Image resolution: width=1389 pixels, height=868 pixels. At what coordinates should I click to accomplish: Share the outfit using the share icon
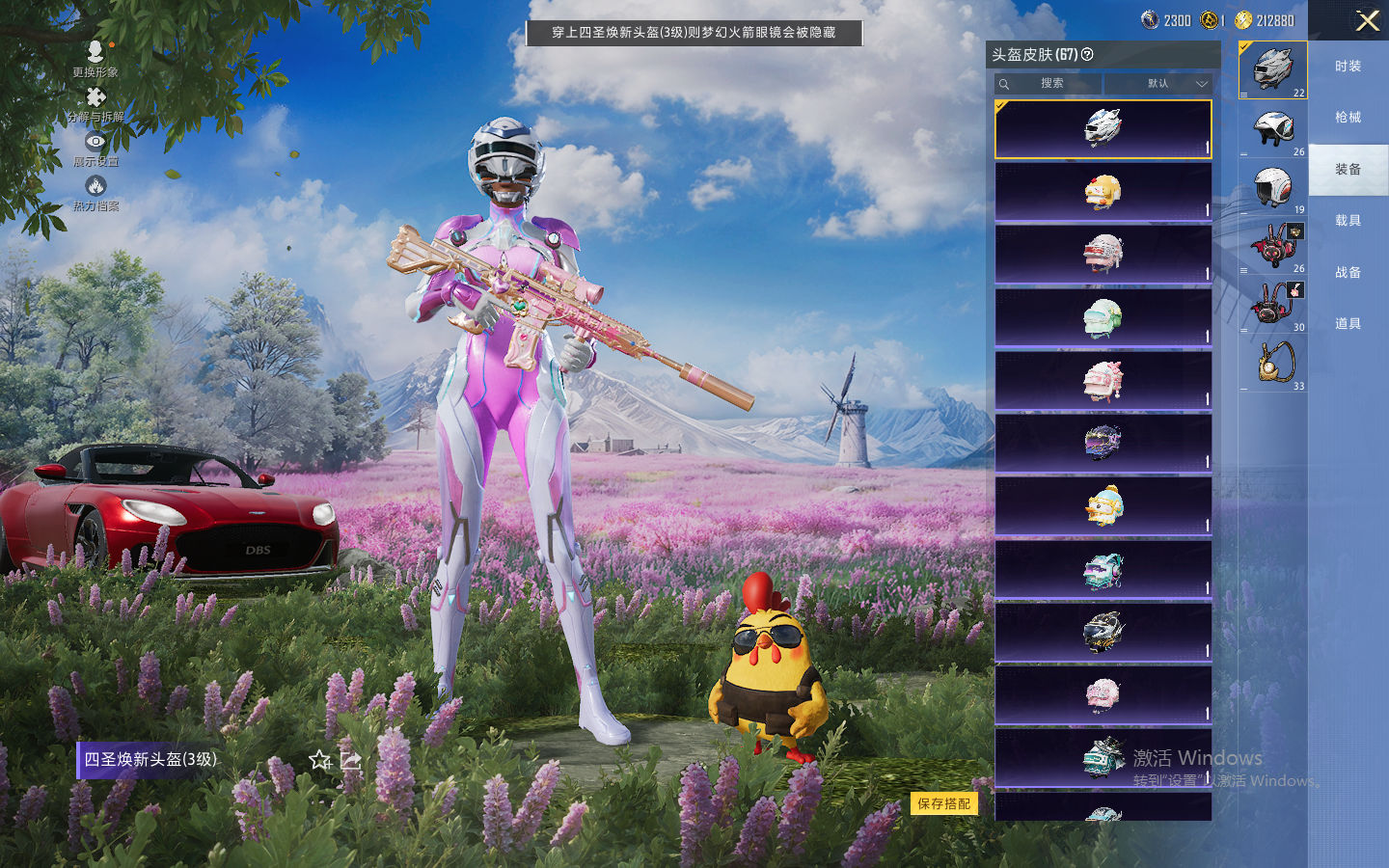pyautogui.click(x=351, y=760)
